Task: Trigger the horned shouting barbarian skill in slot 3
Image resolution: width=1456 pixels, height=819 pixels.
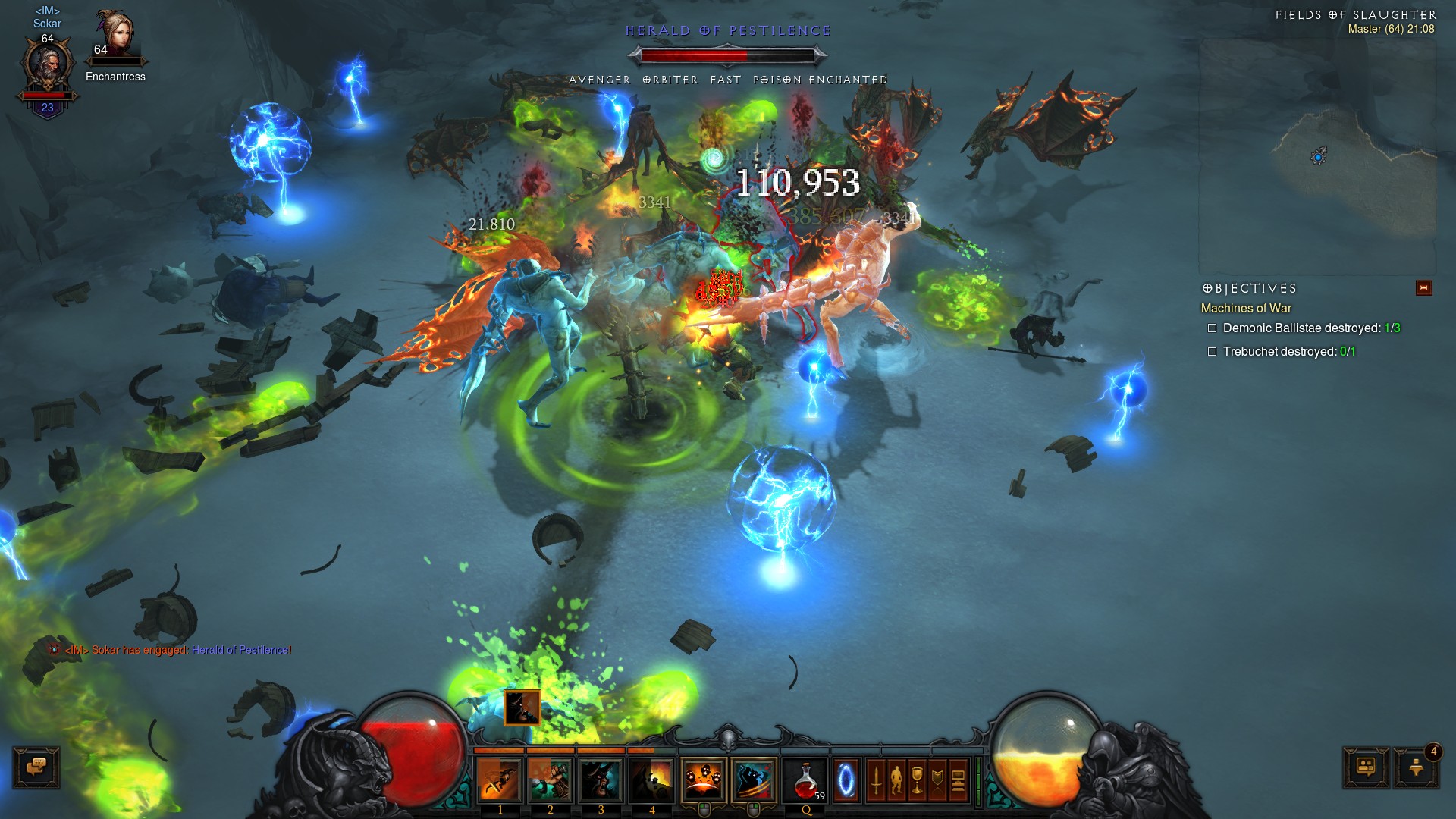Action: pyautogui.click(x=601, y=780)
